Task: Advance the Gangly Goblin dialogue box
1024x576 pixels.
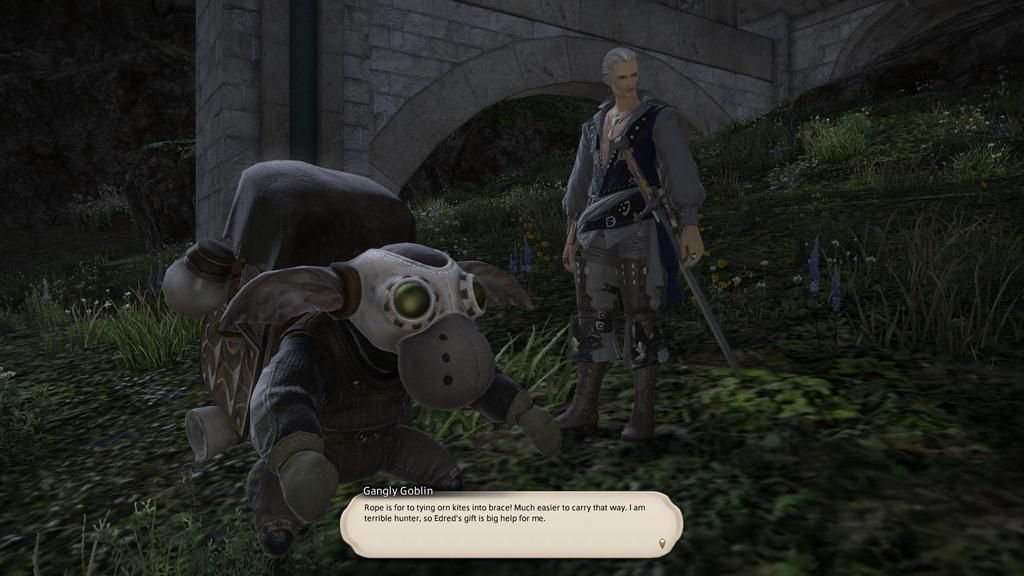Action: (510, 524)
